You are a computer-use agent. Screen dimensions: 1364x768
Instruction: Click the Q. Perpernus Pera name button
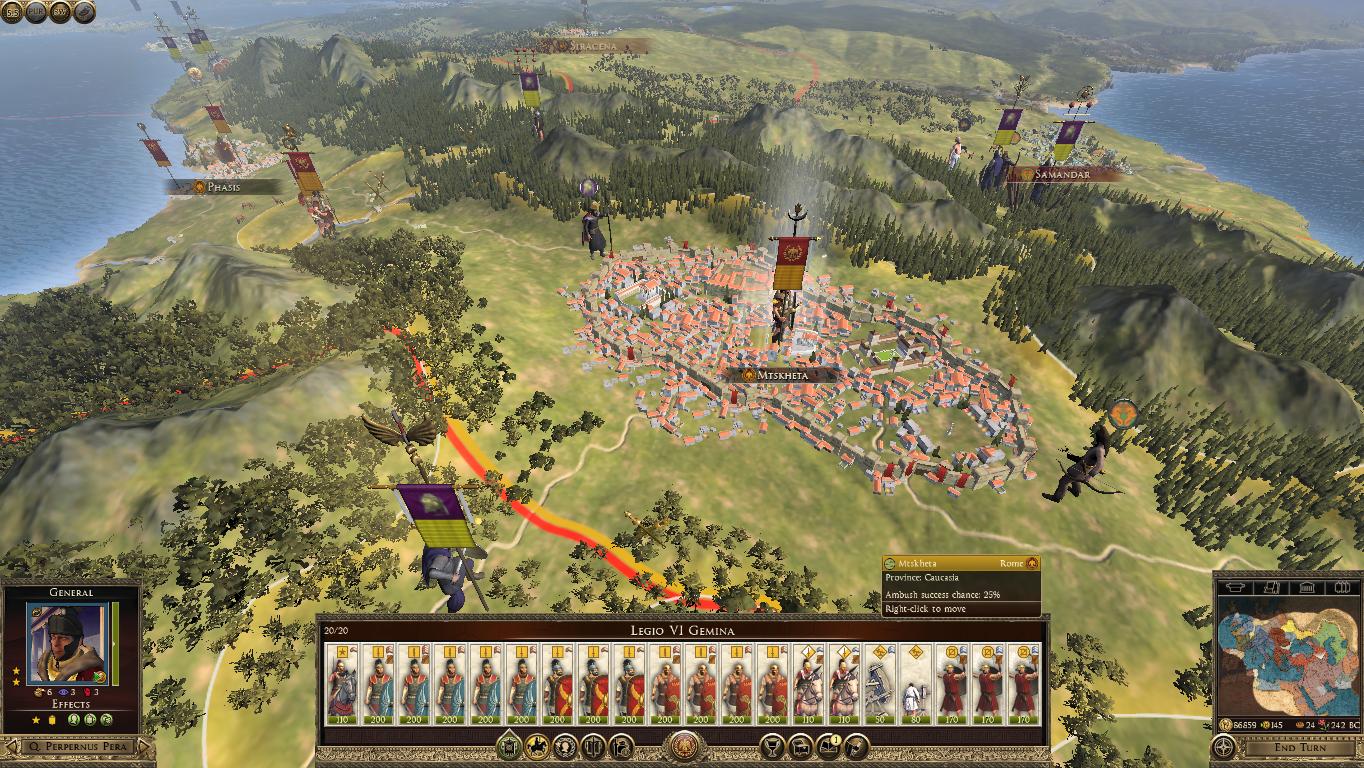78,747
